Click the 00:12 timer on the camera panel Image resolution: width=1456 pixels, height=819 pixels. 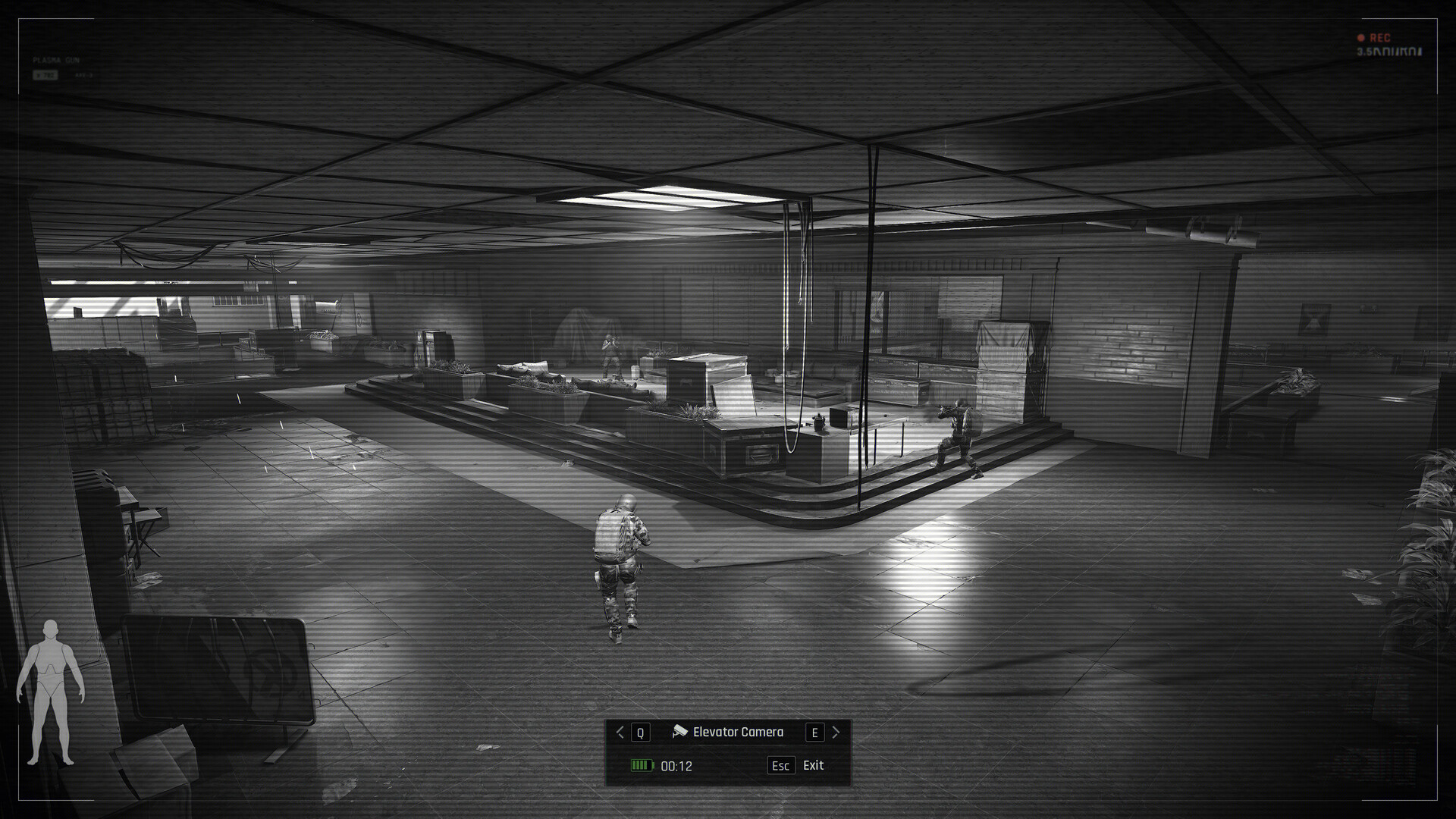[676, 767]
